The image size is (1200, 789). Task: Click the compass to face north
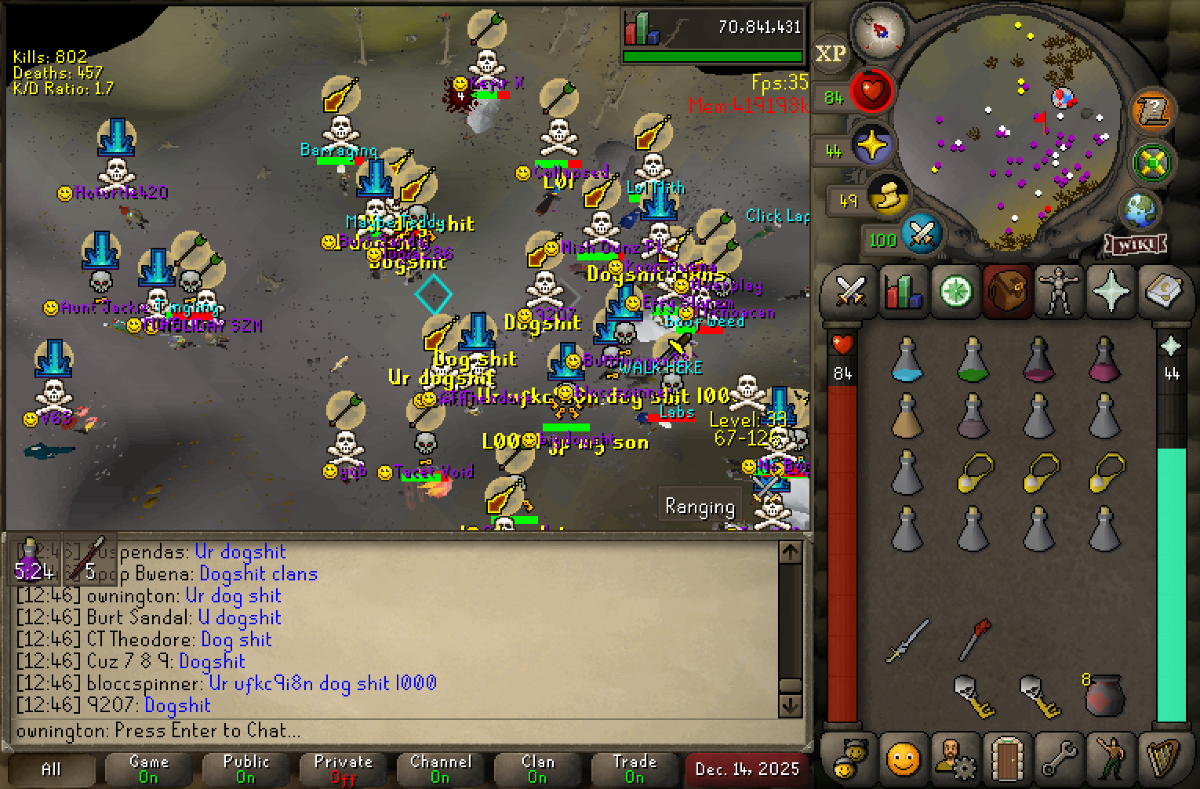878,31
